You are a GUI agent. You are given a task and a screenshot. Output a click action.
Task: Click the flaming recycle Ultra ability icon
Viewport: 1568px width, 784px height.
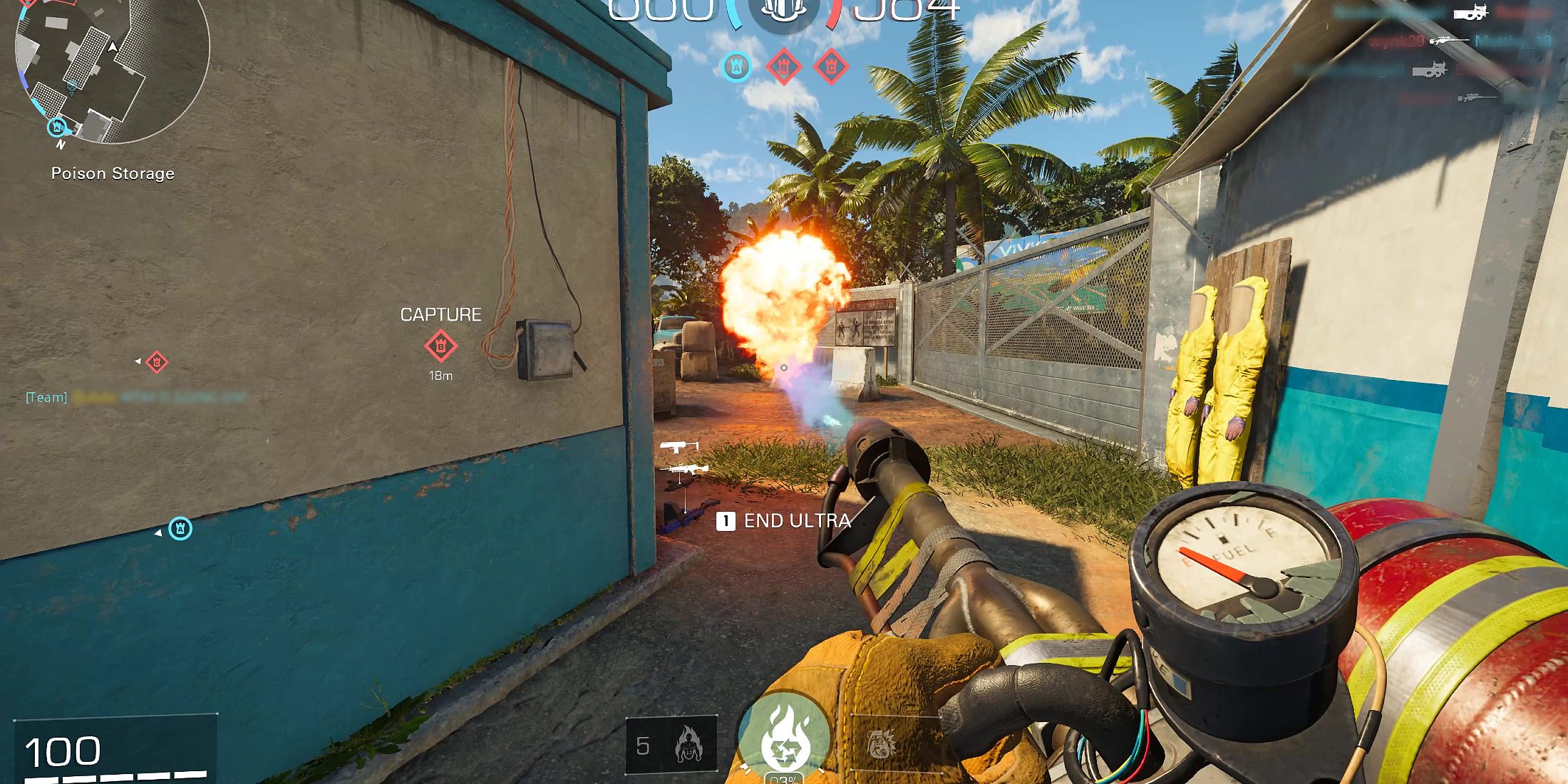click(x=784, y=738)
